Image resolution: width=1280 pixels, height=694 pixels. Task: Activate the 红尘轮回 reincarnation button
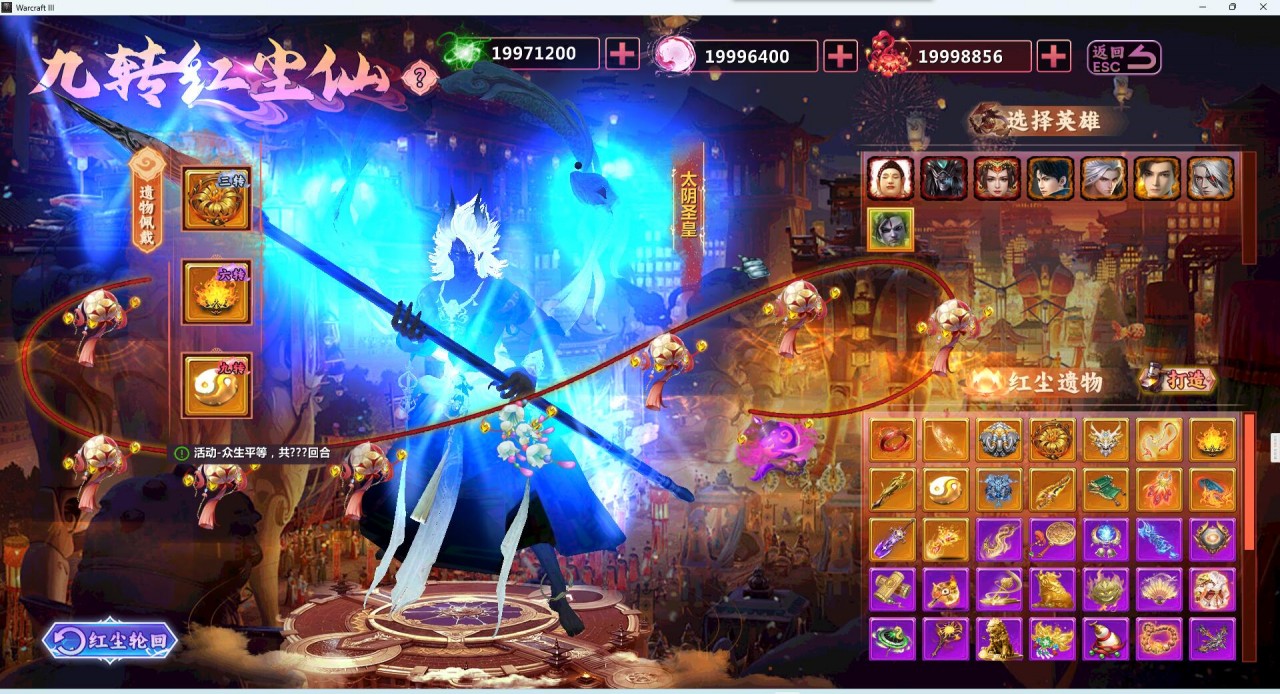[x=111, y=641]
